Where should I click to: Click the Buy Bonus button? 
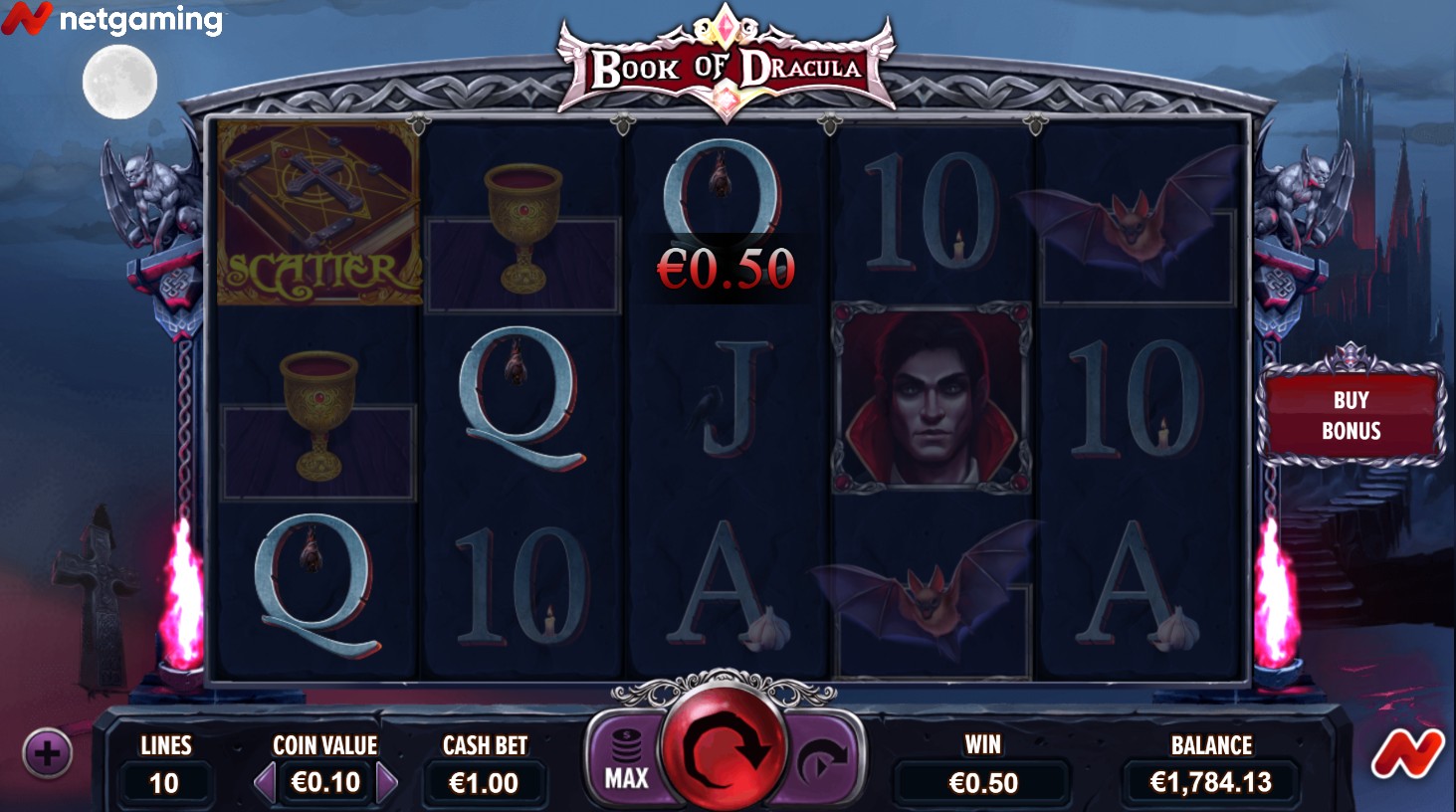[x=1351, y=415]
